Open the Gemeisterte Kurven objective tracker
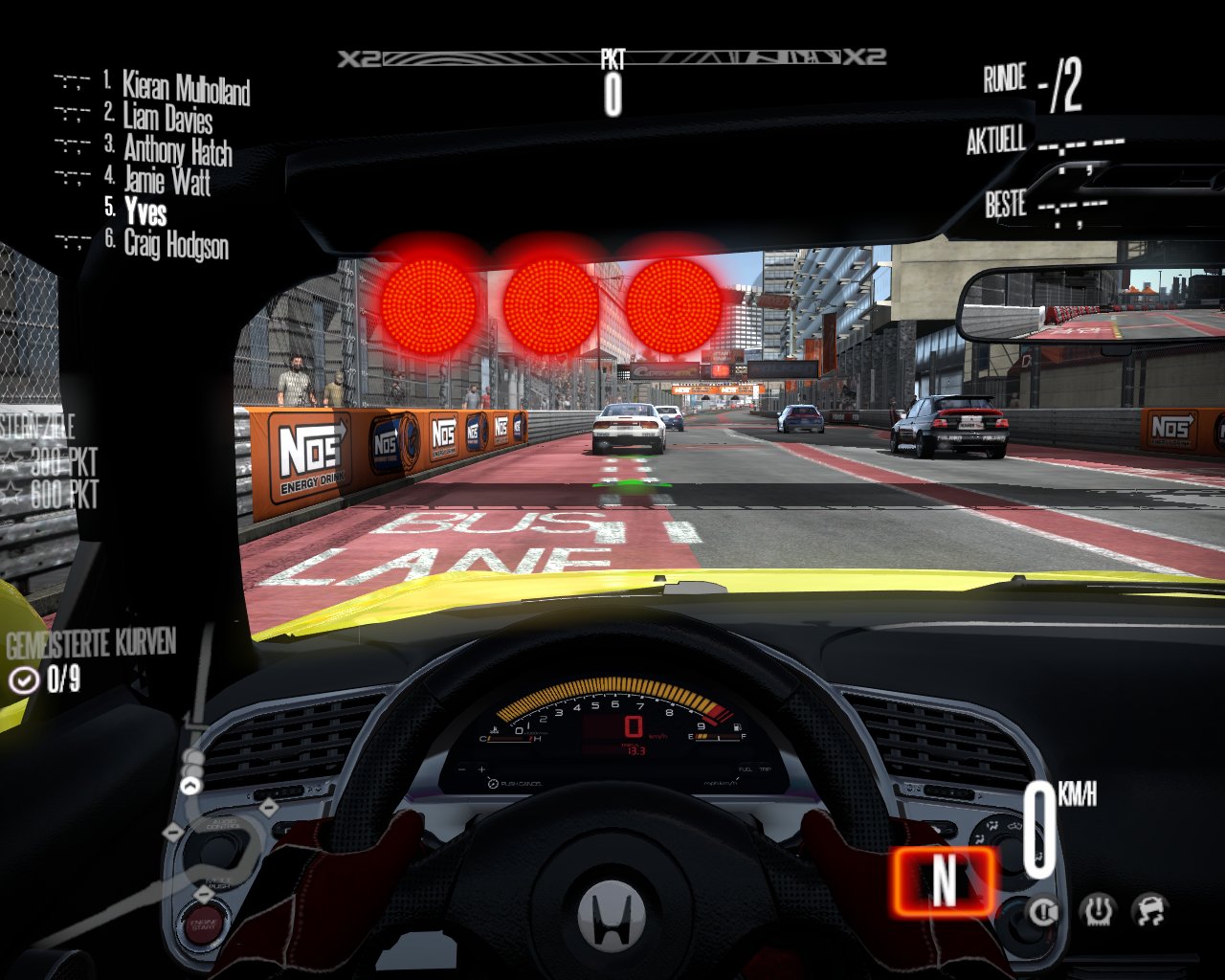 (91, 660)
